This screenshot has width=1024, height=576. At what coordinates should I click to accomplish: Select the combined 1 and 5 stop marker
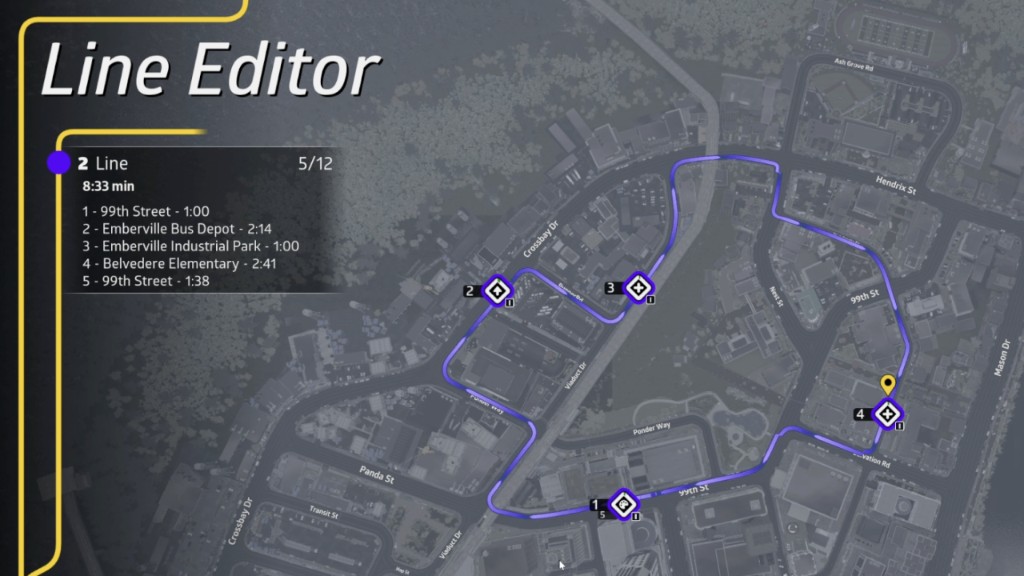pyautogui.click(x=623, y=507)
